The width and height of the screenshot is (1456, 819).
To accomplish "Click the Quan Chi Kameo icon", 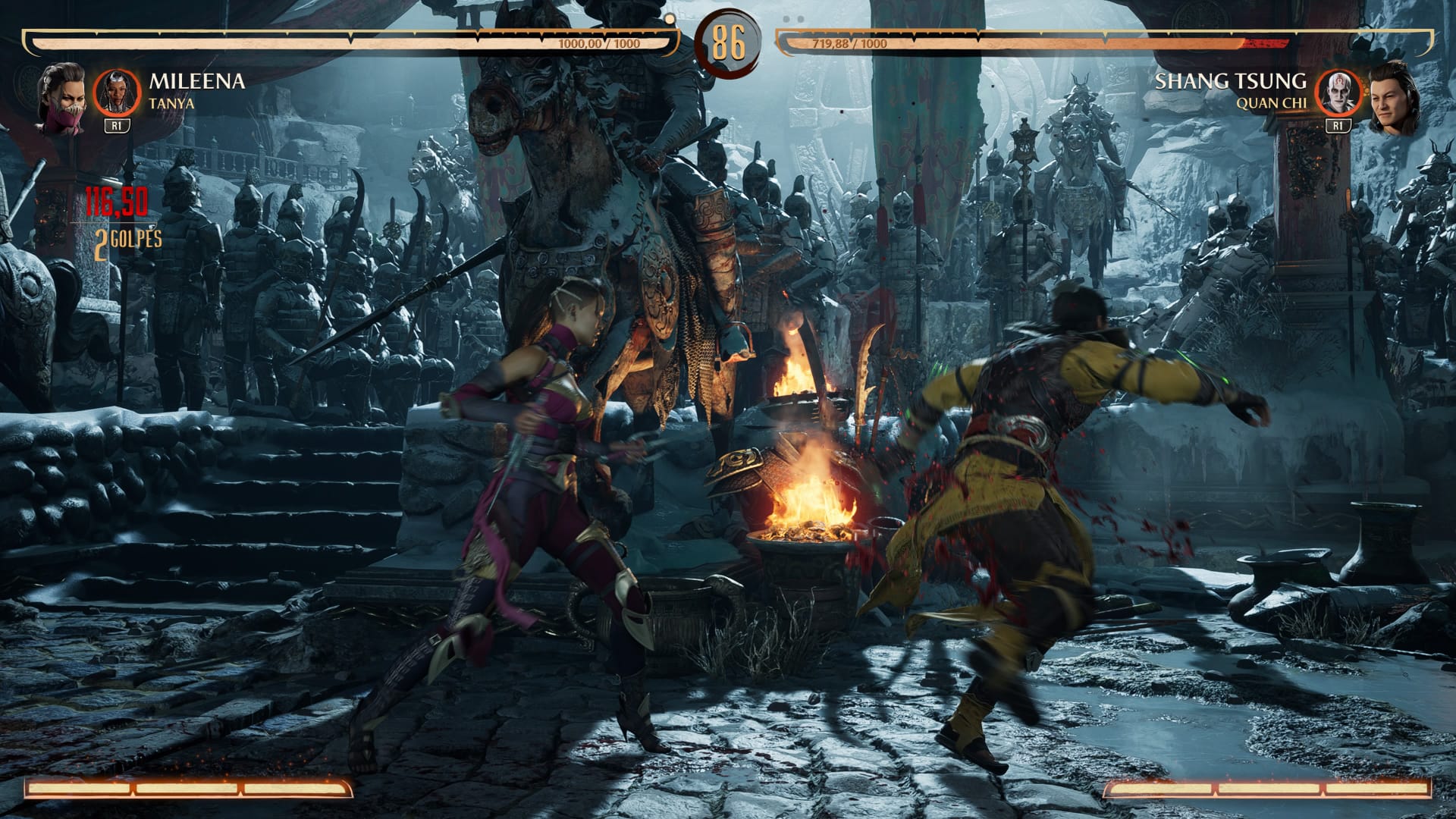I will pos(1338,93).
